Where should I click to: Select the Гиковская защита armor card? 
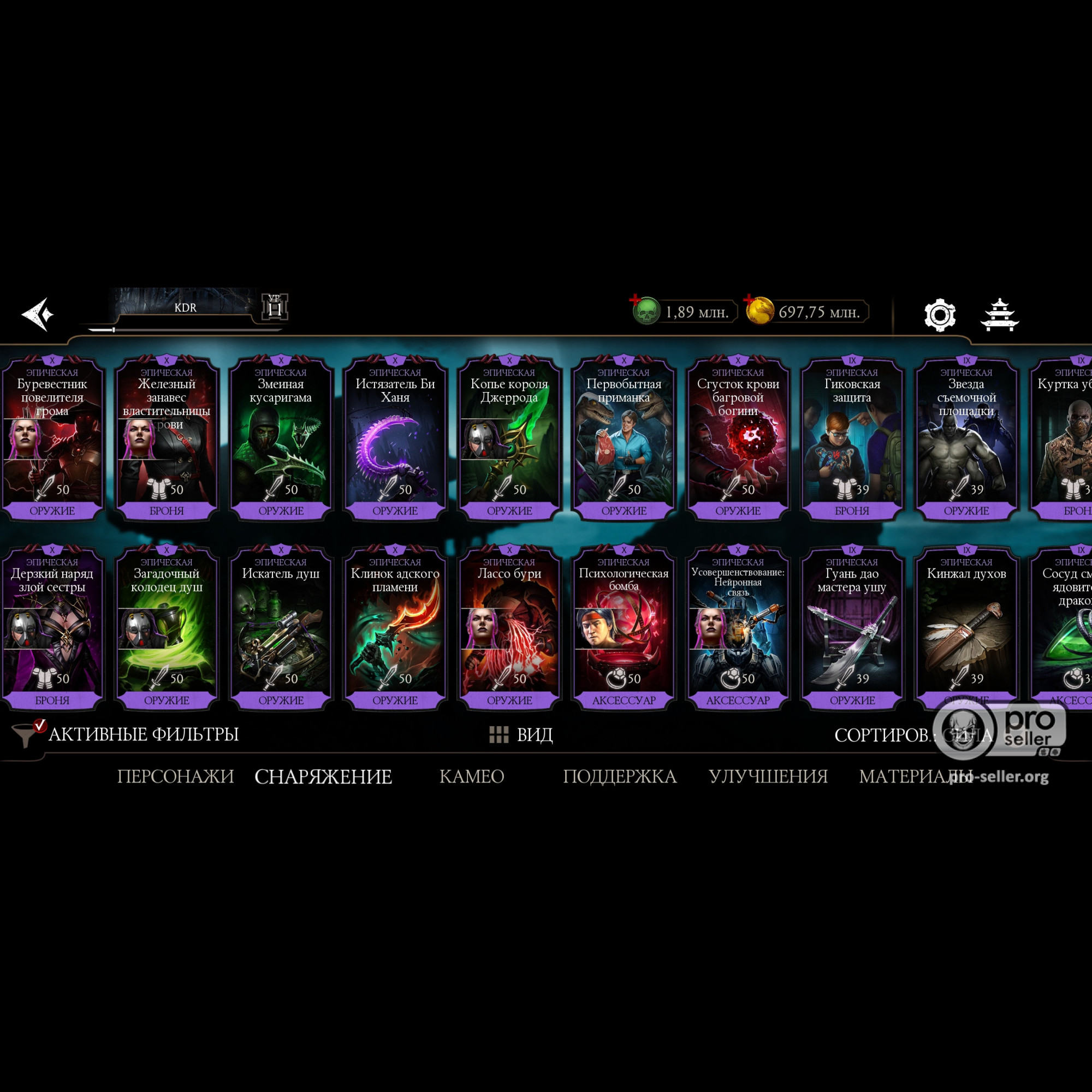852,438
